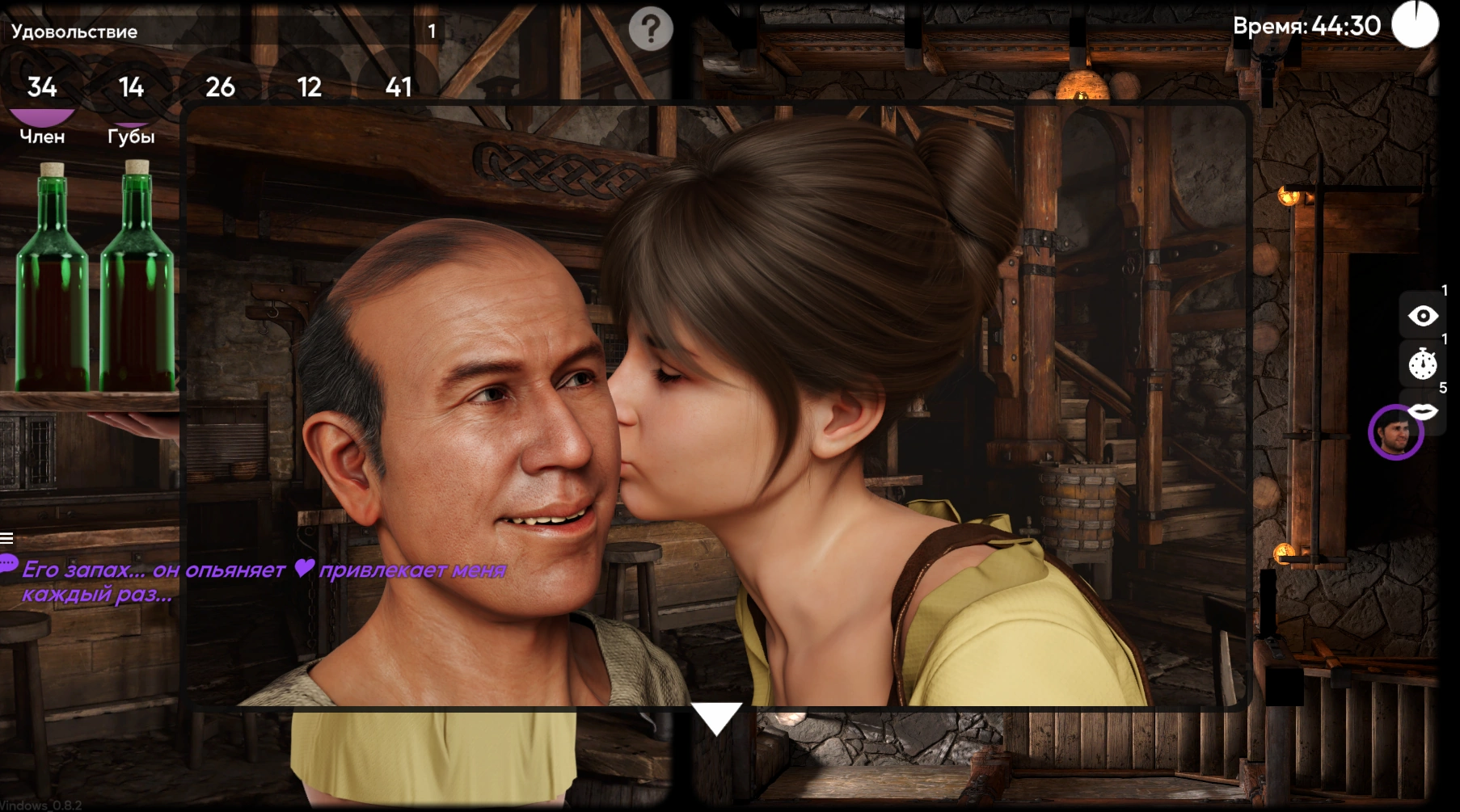Screen dimensions: 1460x812
Task: Activate the eye icon action
Action: pyautogui.click(x=1423, y=316)
